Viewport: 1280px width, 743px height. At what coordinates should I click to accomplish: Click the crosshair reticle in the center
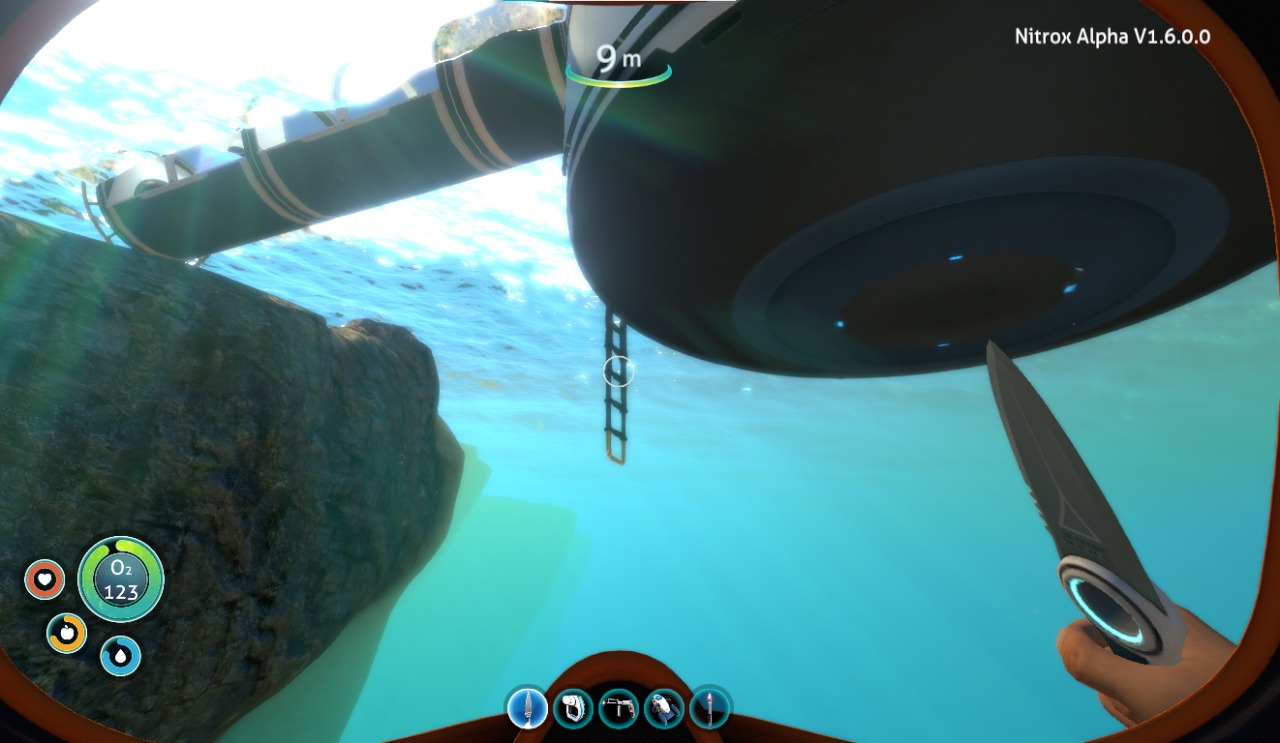click(617, 371)
